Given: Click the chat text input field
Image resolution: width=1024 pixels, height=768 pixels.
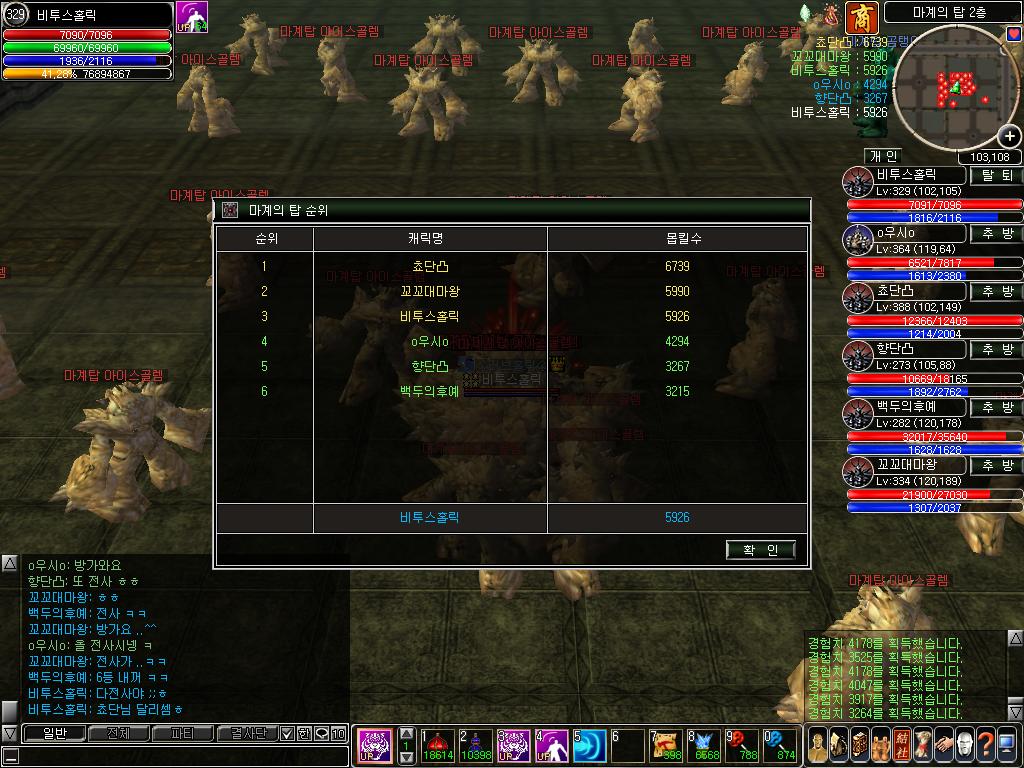Looking at the screenshot, I should click(180, 755).
